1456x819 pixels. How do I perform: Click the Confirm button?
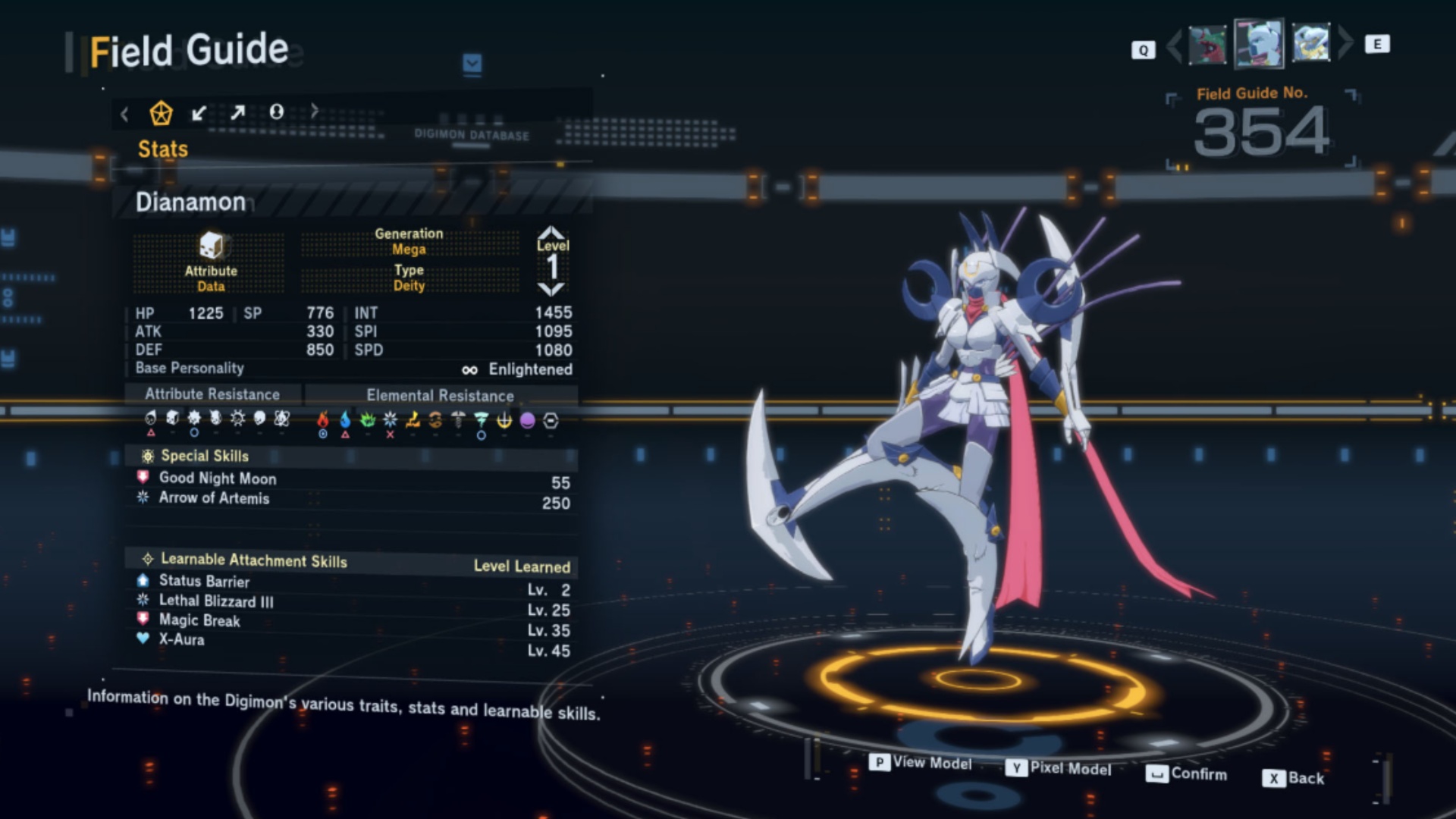[x=1188, y=773]
